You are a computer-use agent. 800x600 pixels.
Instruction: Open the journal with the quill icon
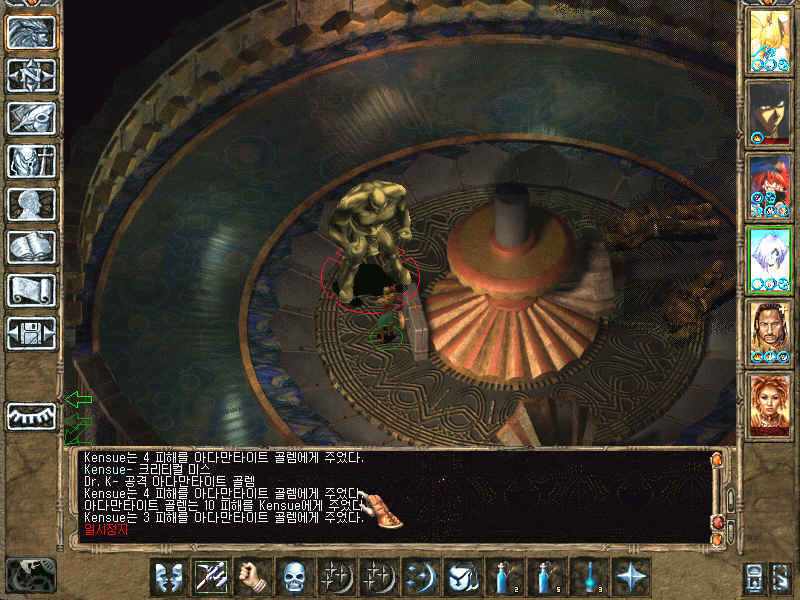coord(31,118)
